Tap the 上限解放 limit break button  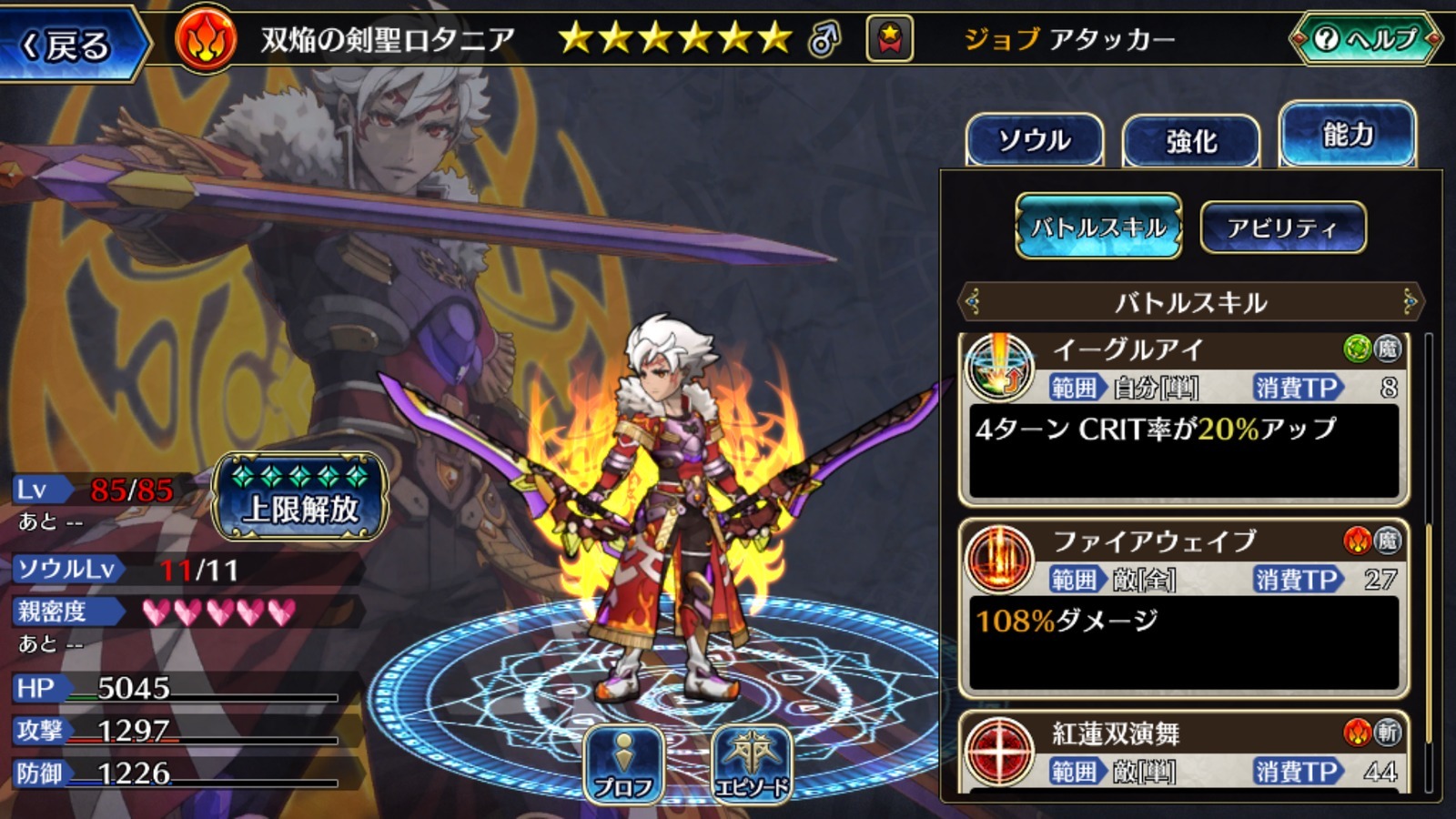point(300,498)
